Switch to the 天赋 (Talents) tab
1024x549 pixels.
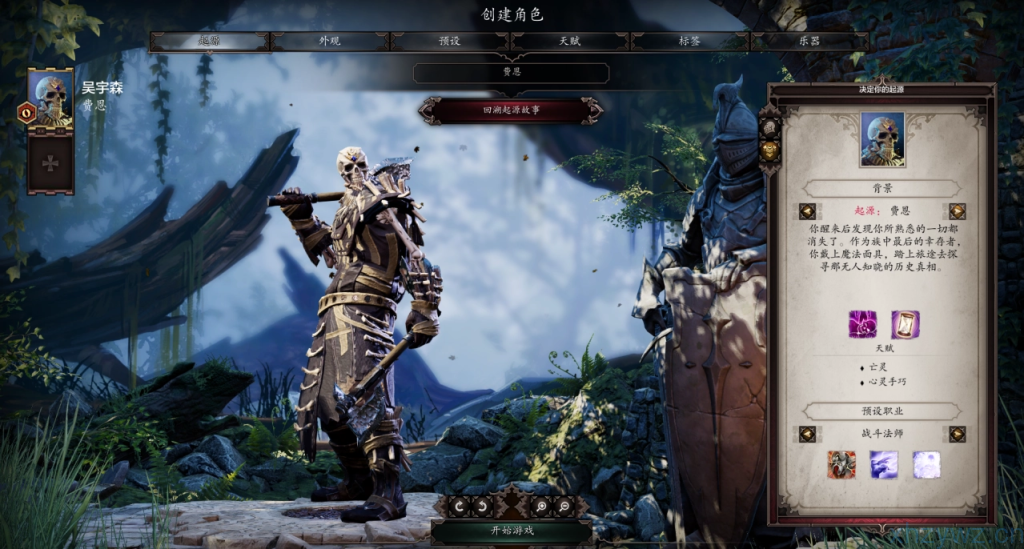[570, 41]
